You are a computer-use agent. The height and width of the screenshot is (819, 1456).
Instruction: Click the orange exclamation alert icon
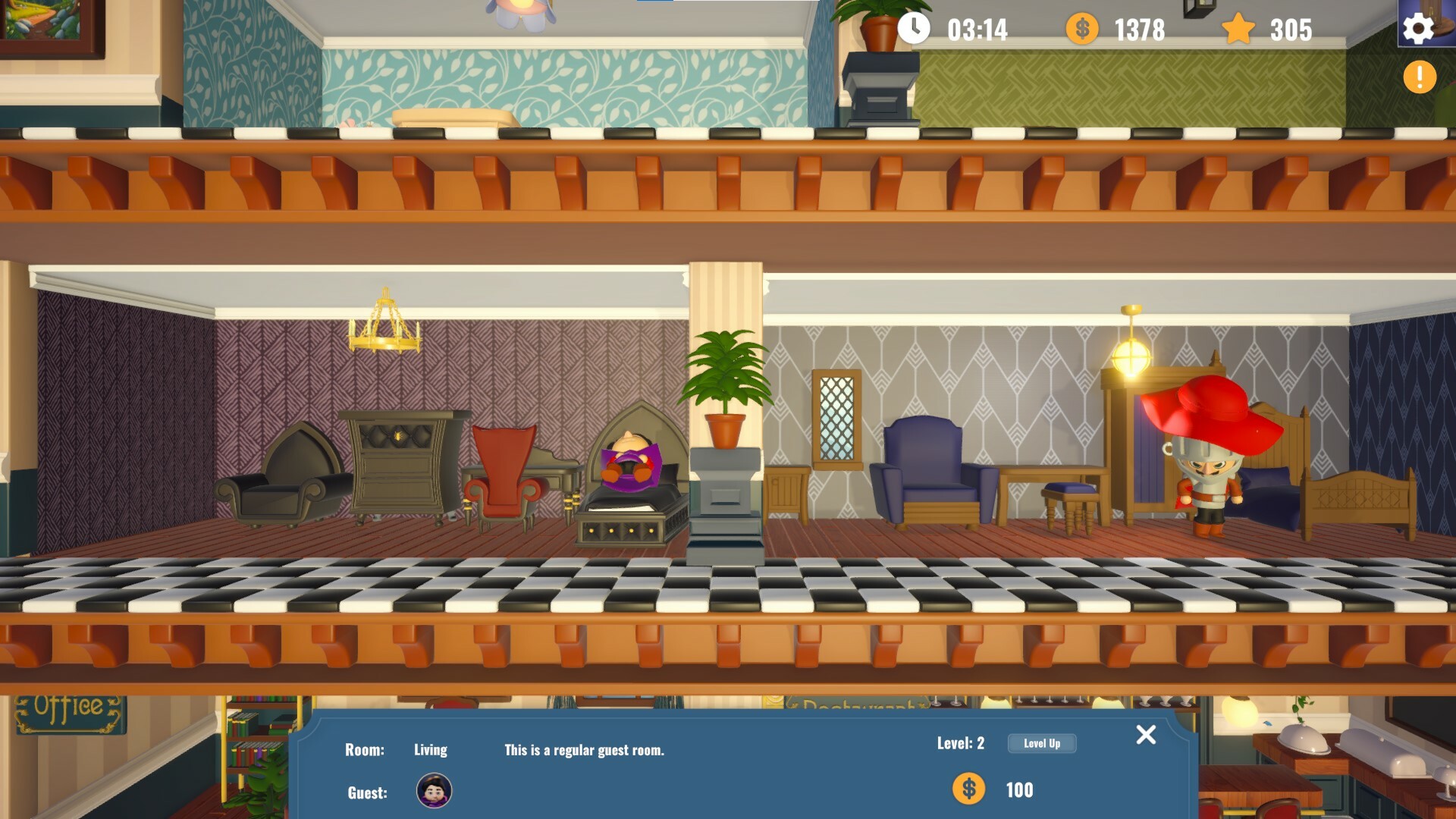(1420, 77)
